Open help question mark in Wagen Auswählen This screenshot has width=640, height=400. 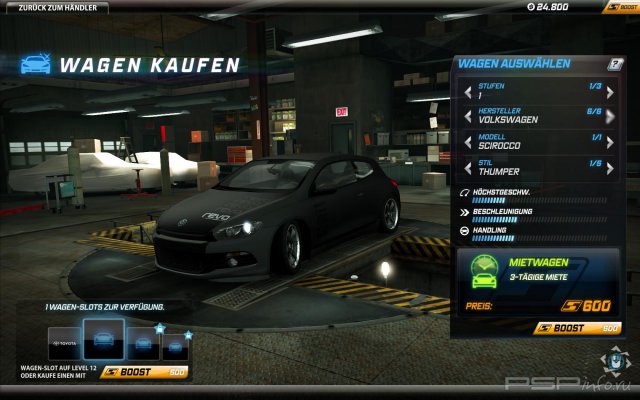pos(616,64)
